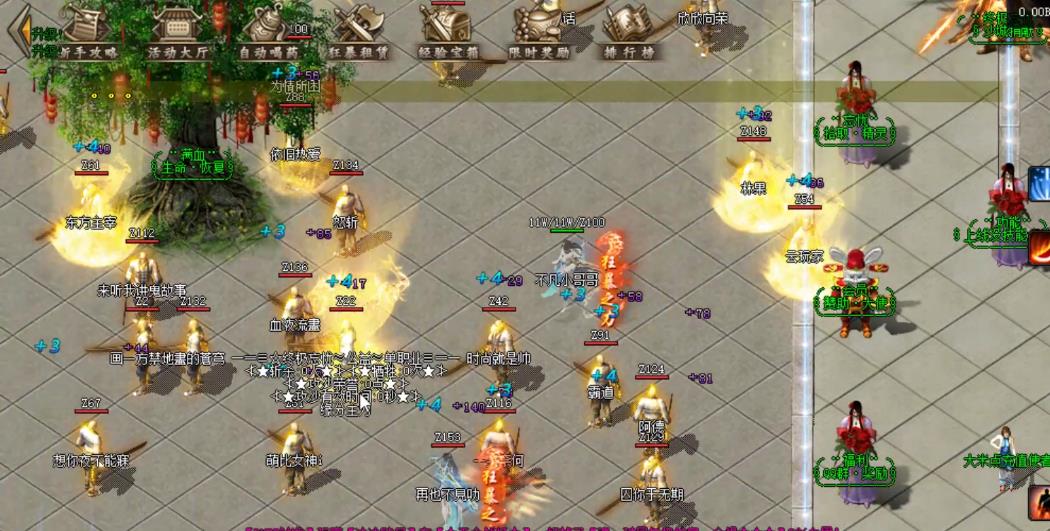Use the fire skill icon
This screenshot has width=1050, height=531.
[x=1039, y=249]
